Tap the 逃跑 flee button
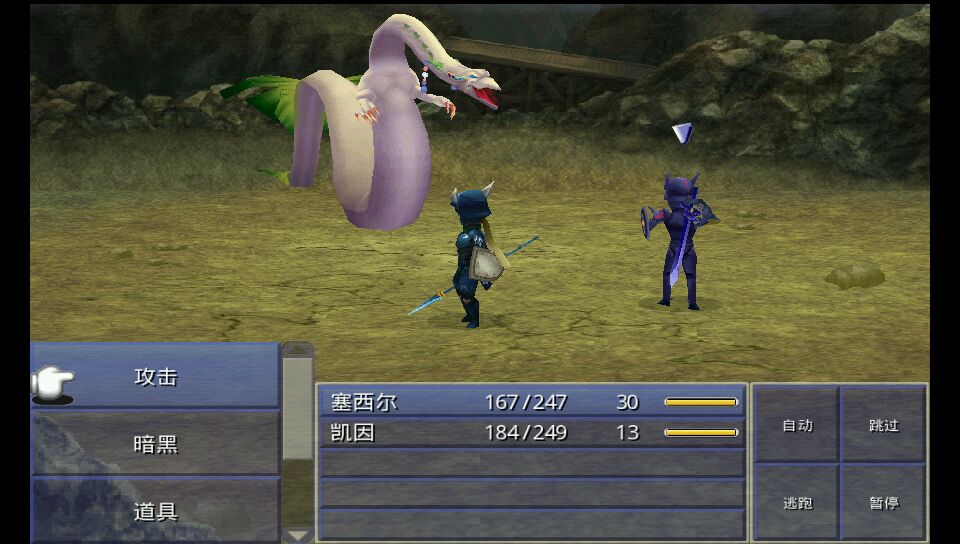This screenshot has height=544, width=960. coord(797,502)
